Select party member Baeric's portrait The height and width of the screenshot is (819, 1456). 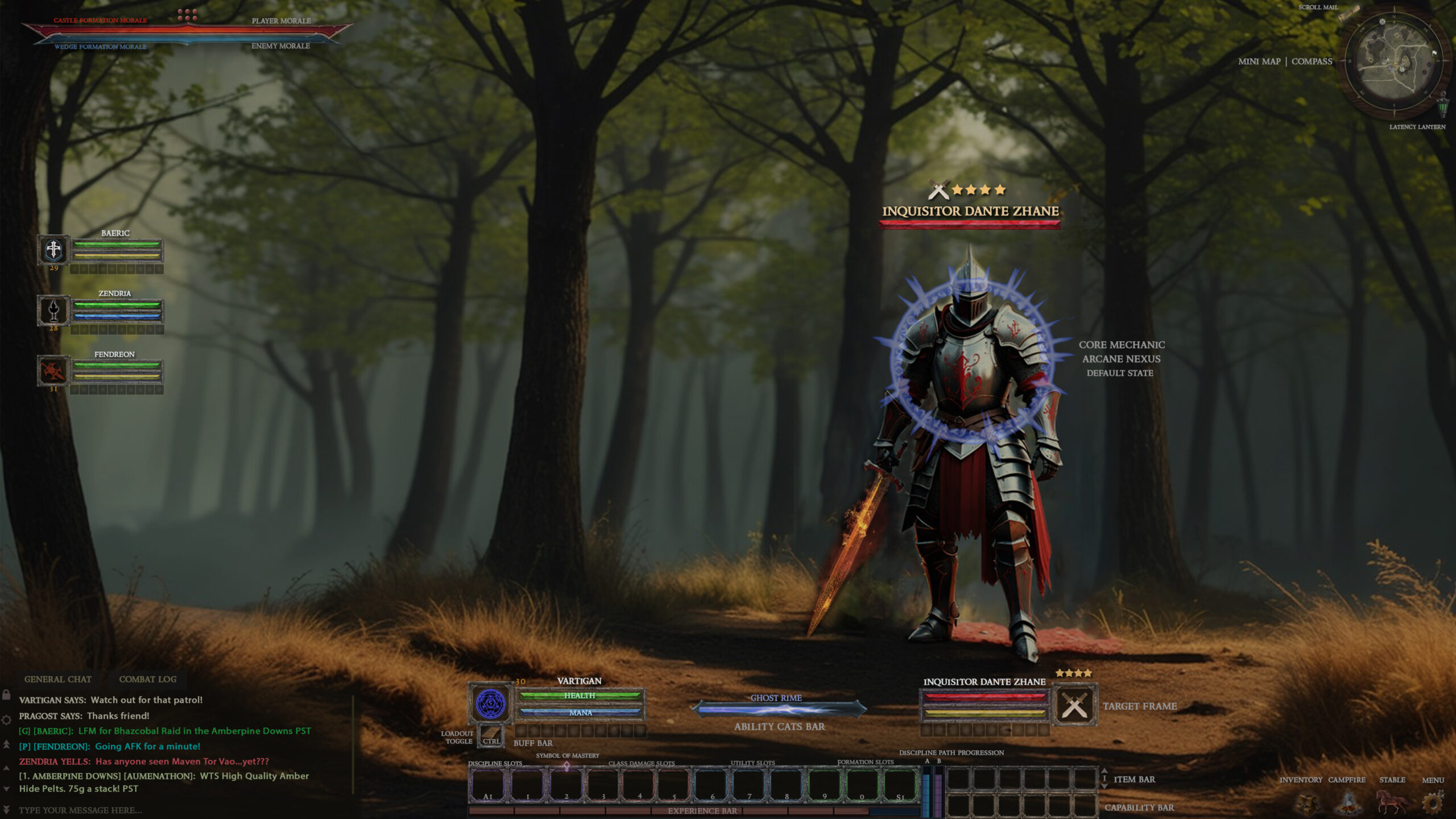tap(53, 249)
